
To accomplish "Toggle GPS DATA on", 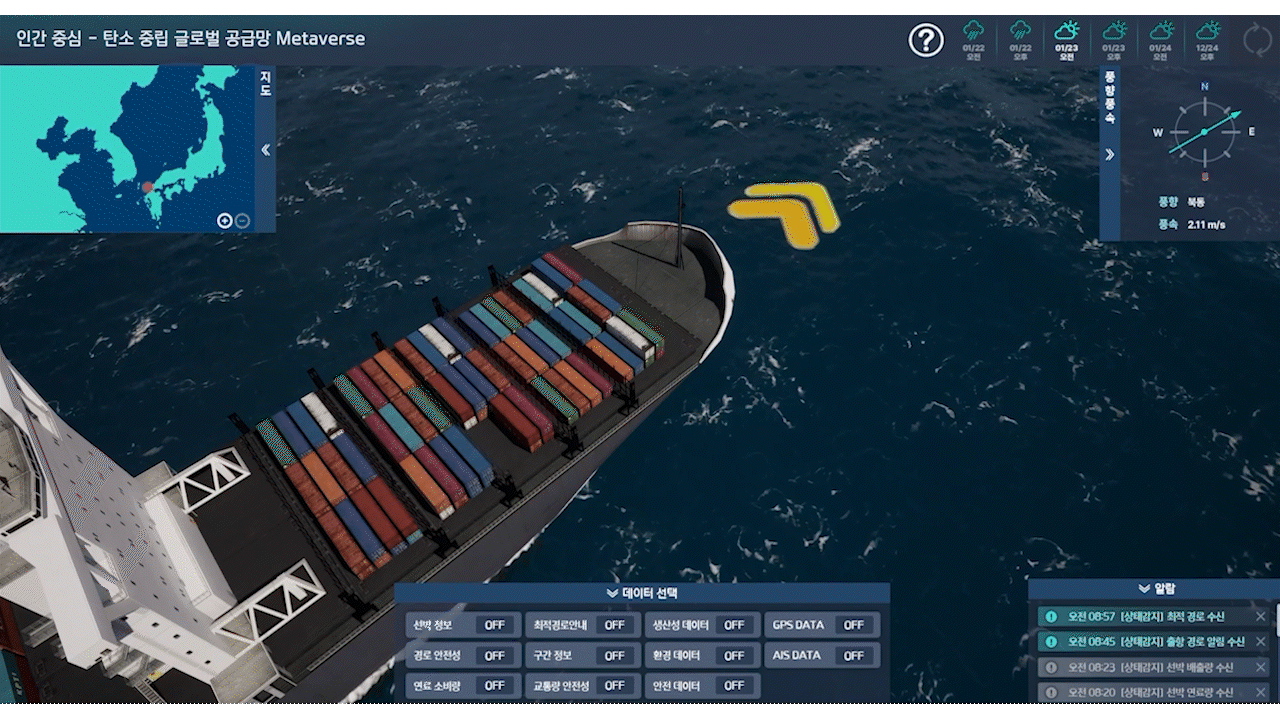I will click(x=853, y=625).
